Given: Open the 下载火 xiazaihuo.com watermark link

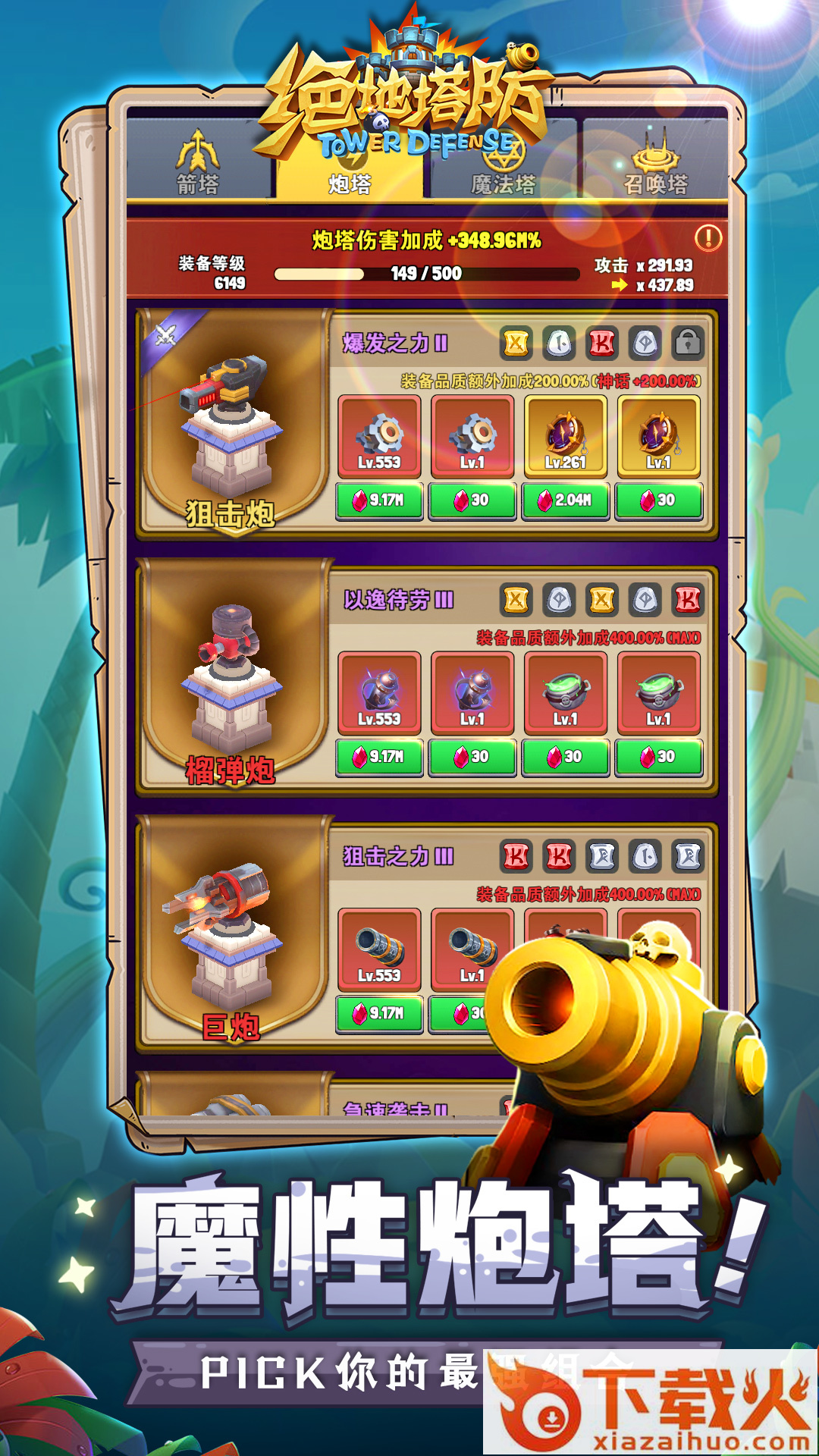Looking at the screenshot, I should click(x=651, y=1403).
